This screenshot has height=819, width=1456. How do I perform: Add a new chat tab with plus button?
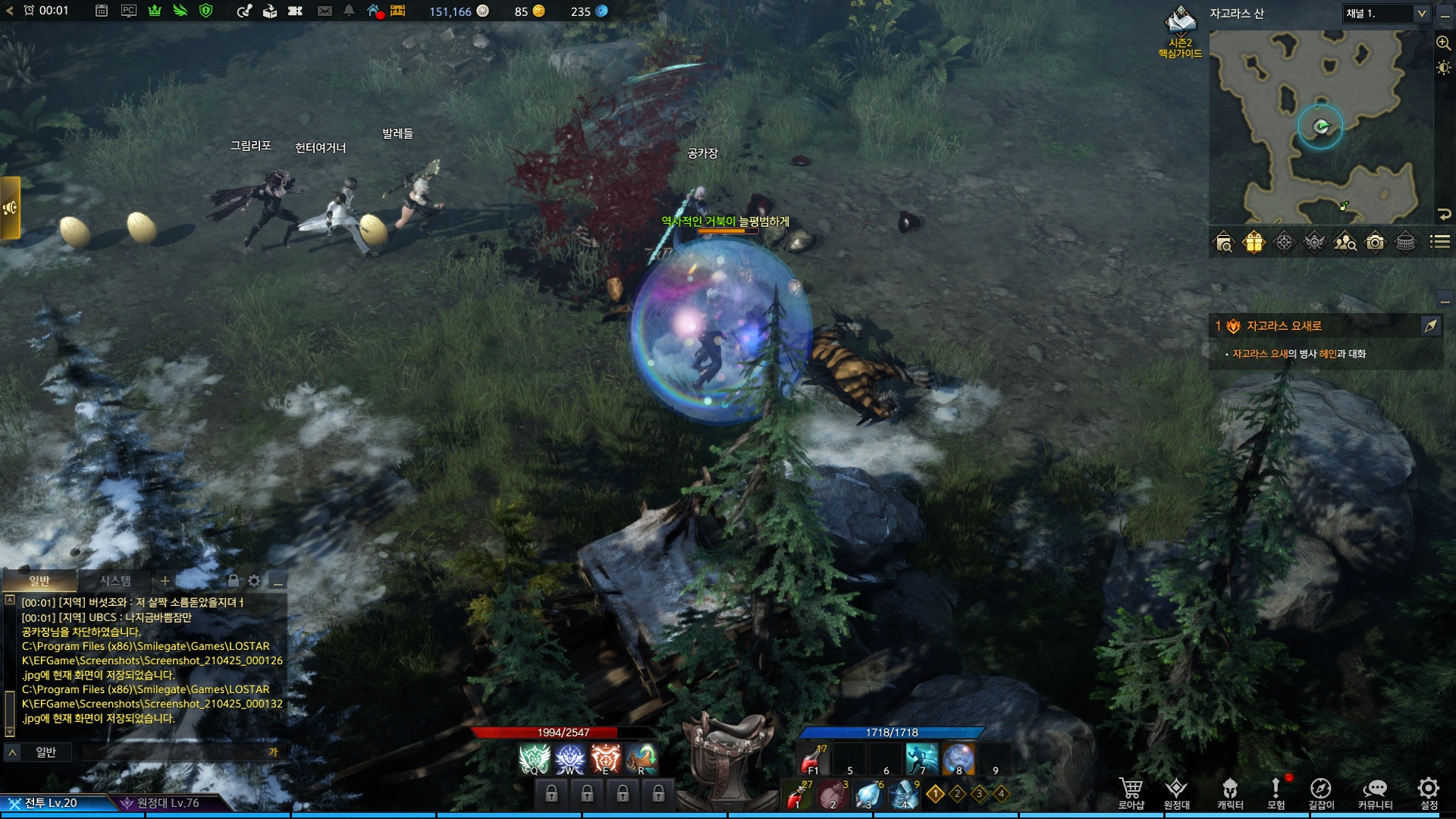pos(165,581)
